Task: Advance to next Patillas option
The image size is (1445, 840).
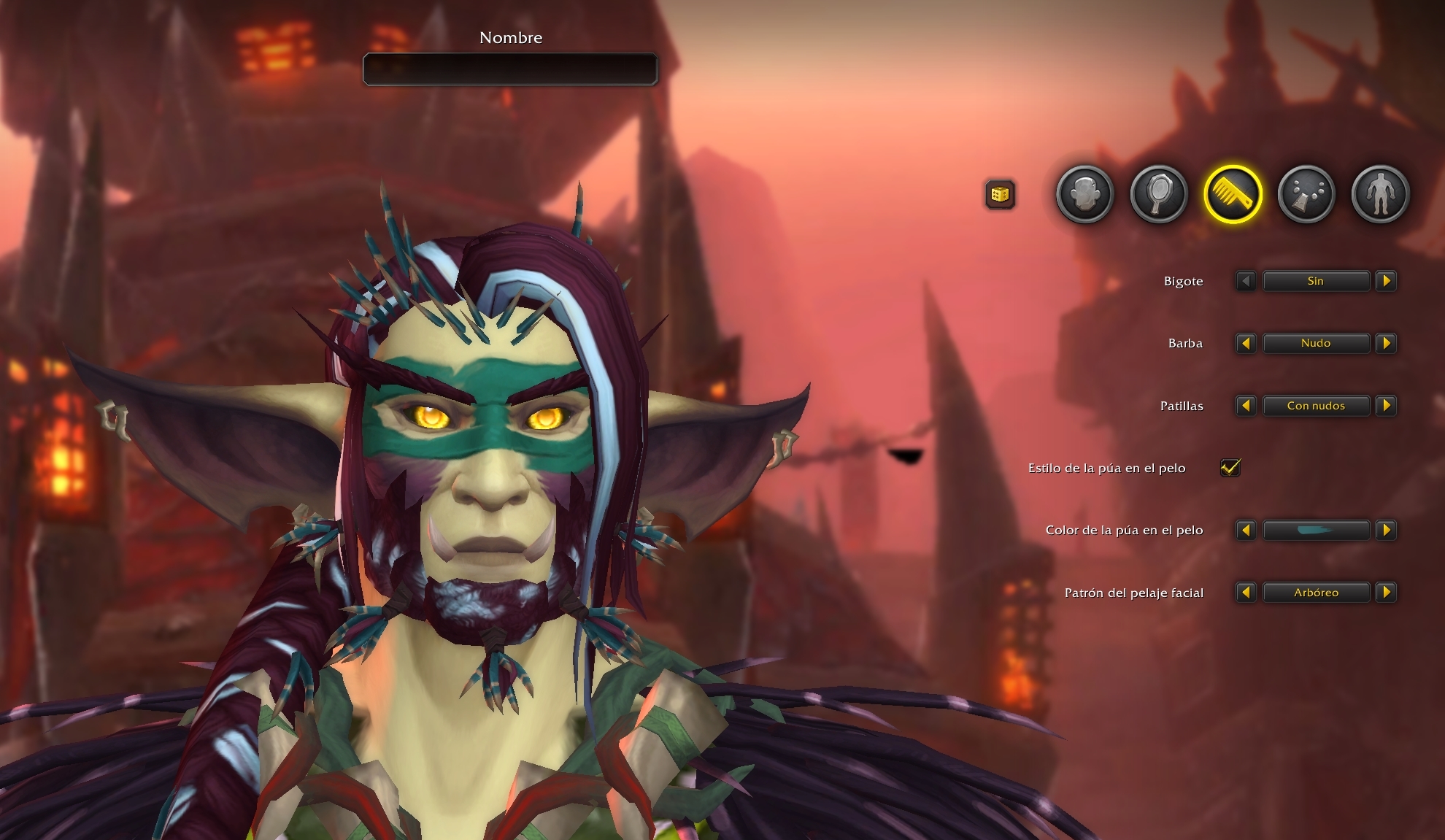Action: (x=1386, y=406)
